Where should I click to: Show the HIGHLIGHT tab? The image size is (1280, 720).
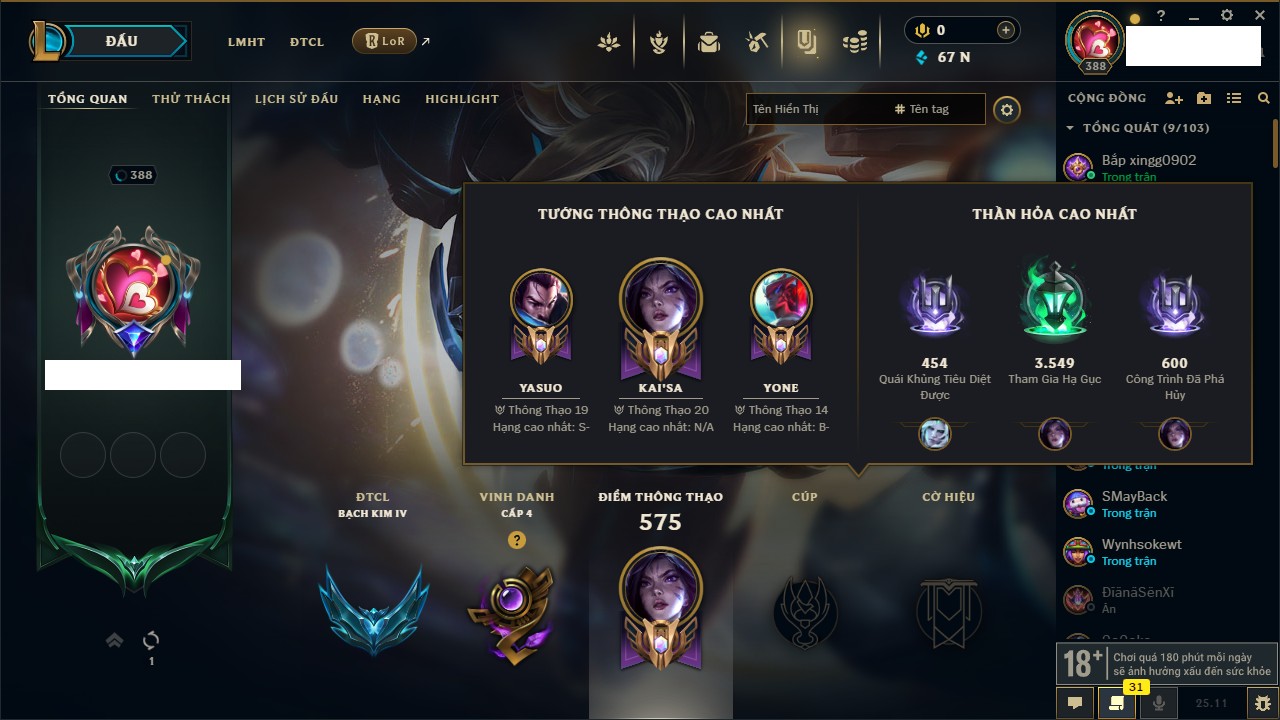(x=461, y=99)
